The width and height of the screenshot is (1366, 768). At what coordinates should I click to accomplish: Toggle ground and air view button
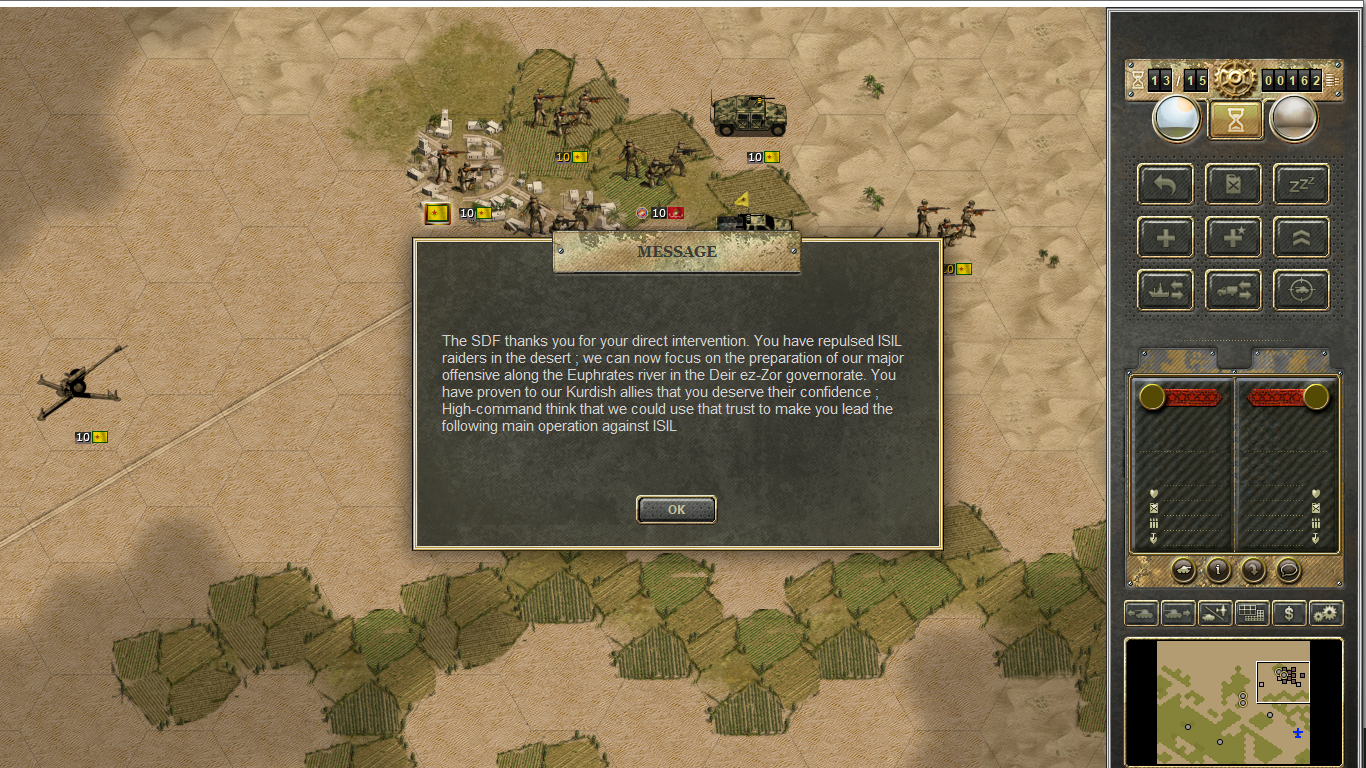coord(1214,613)
